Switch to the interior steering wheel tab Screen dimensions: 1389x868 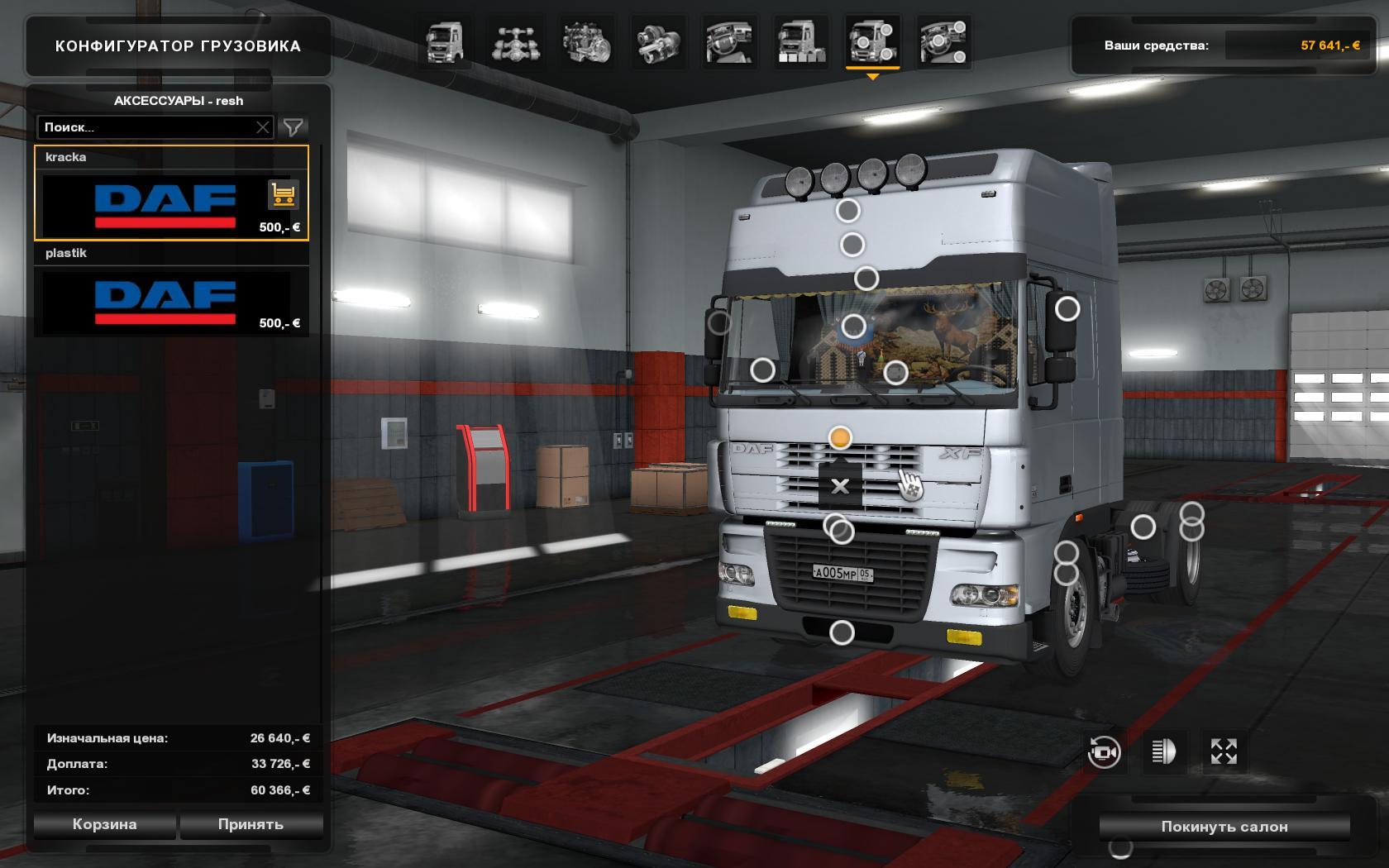click(728, 42)
